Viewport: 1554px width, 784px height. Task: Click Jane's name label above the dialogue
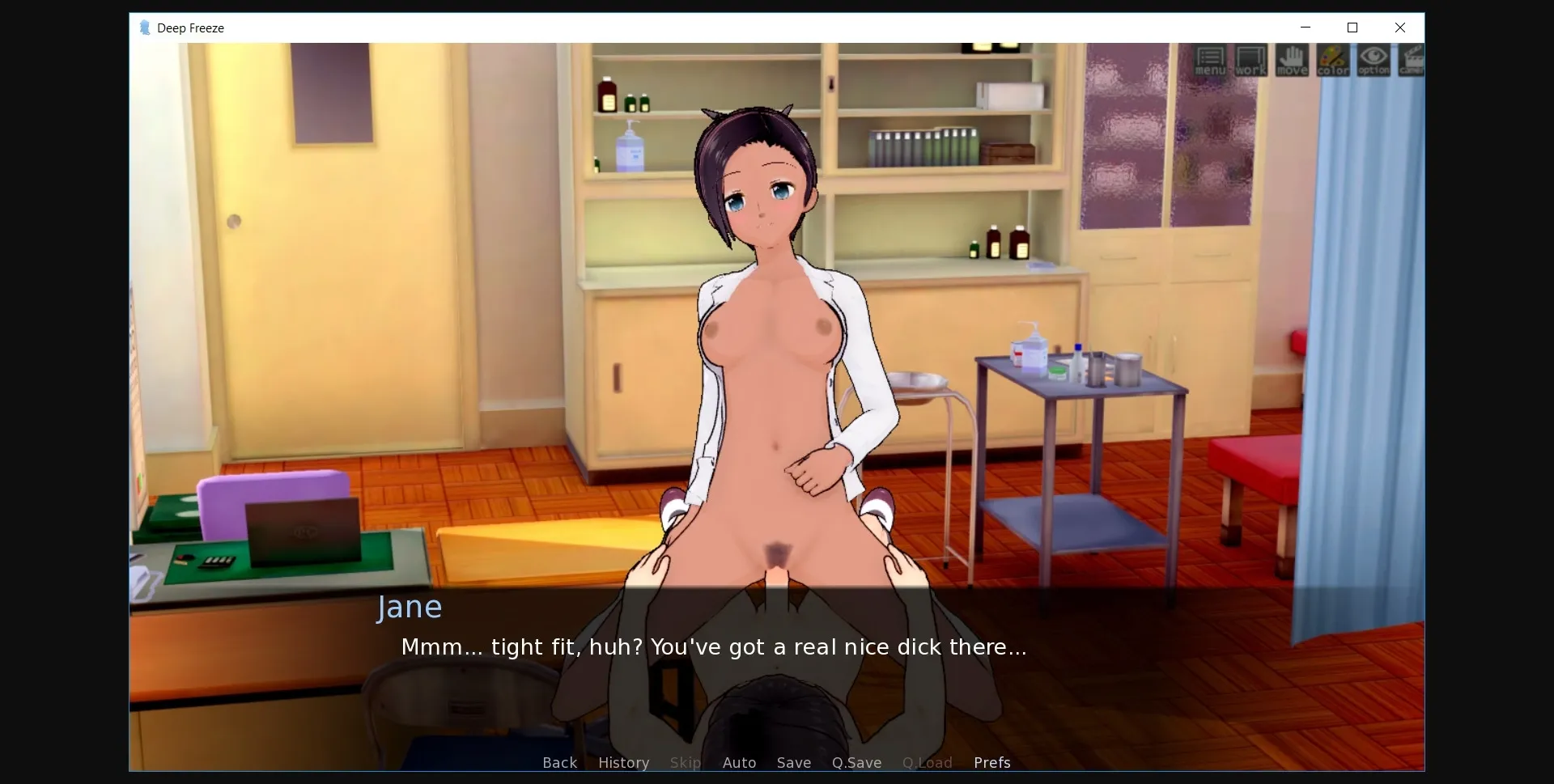(x=409, y=608)
